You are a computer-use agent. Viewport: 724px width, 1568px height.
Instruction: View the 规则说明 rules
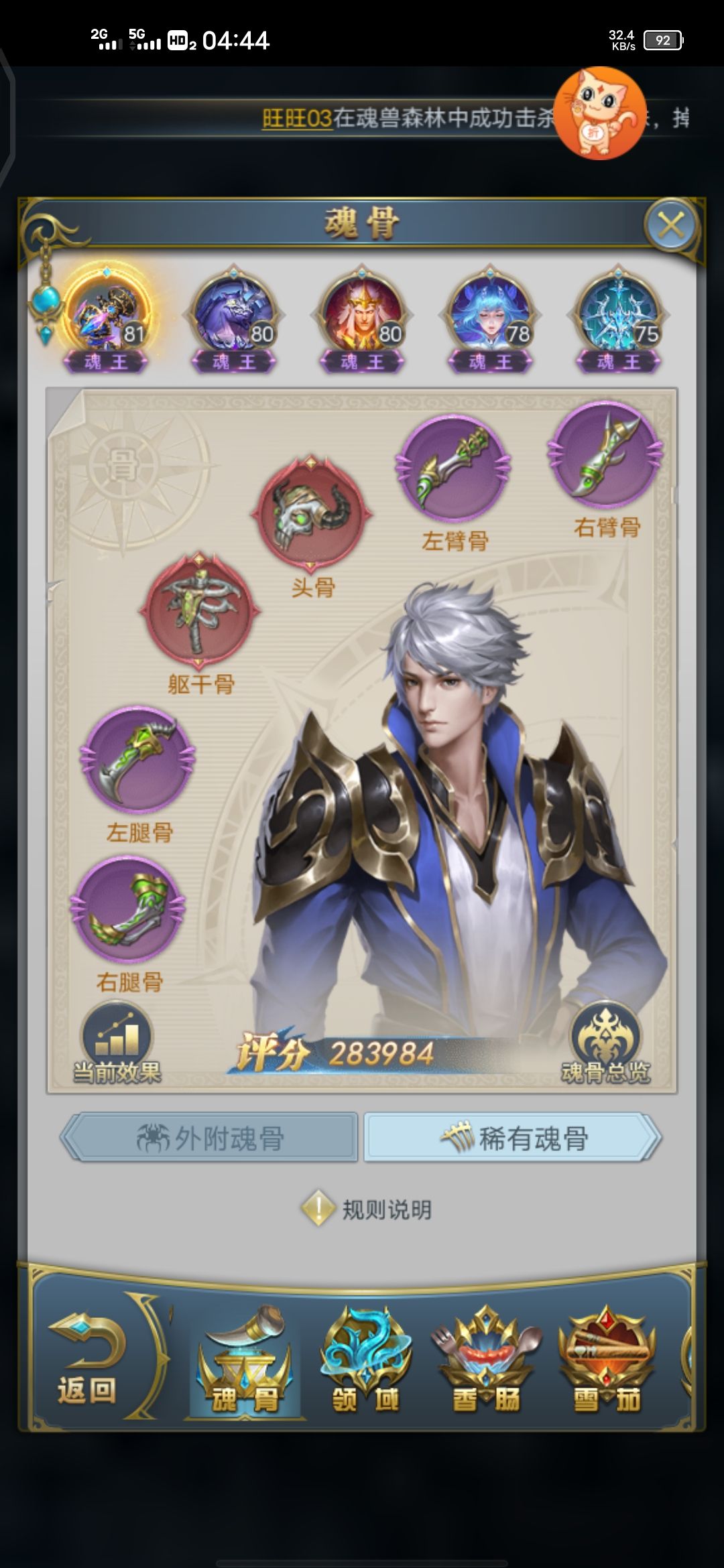[367, 1210]
